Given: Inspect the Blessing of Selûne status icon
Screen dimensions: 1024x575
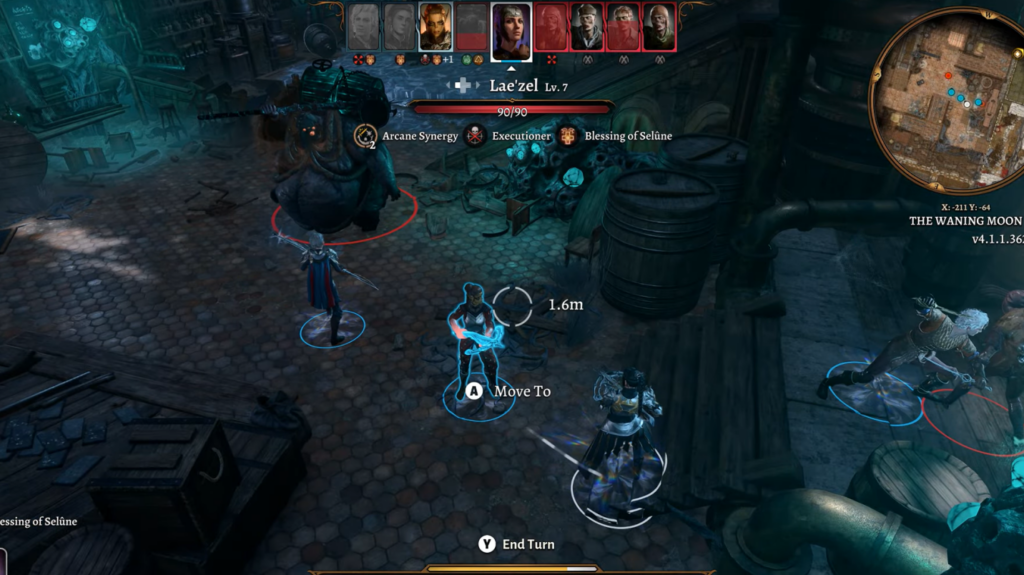Looking at the screenshot, I should click(568, 136).
